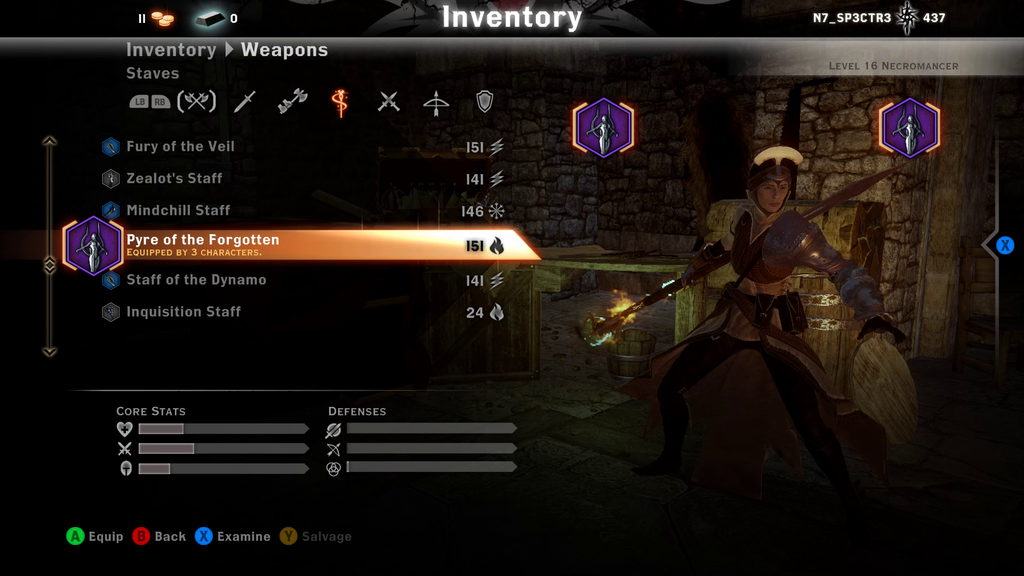This screenshot has height=576, width=1024.
Task: Select the Fury of the Veil staff
Action: tap(181, 147)
